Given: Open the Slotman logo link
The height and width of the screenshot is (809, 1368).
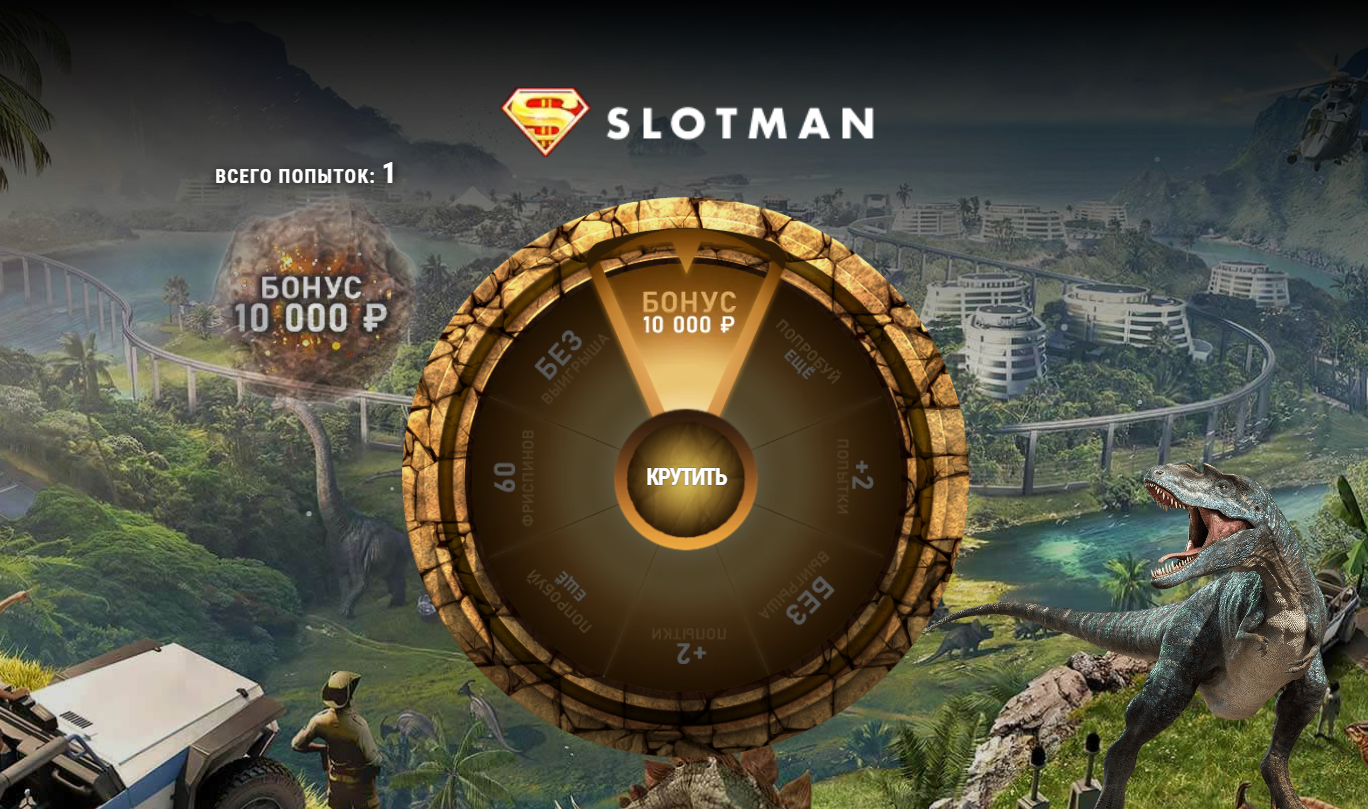Looking at the screenshot, I should [x=687, y=122].
